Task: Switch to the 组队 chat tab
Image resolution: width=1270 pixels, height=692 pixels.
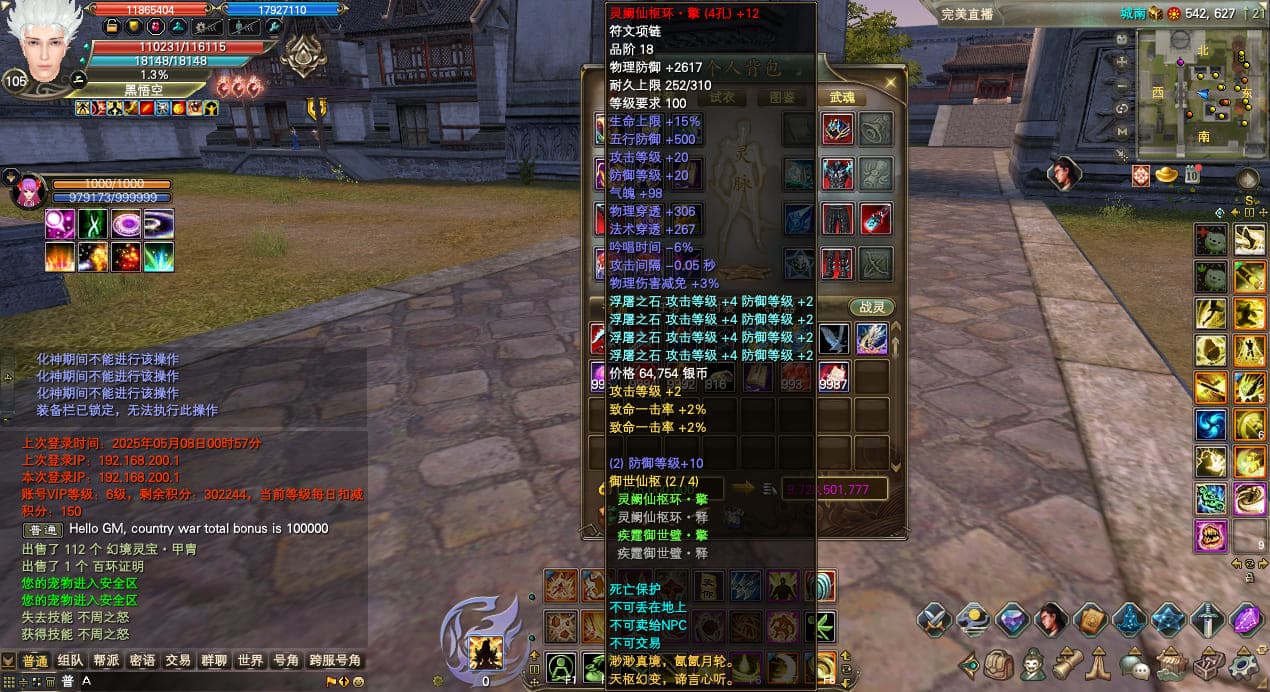Action: [x=70, y=661]
